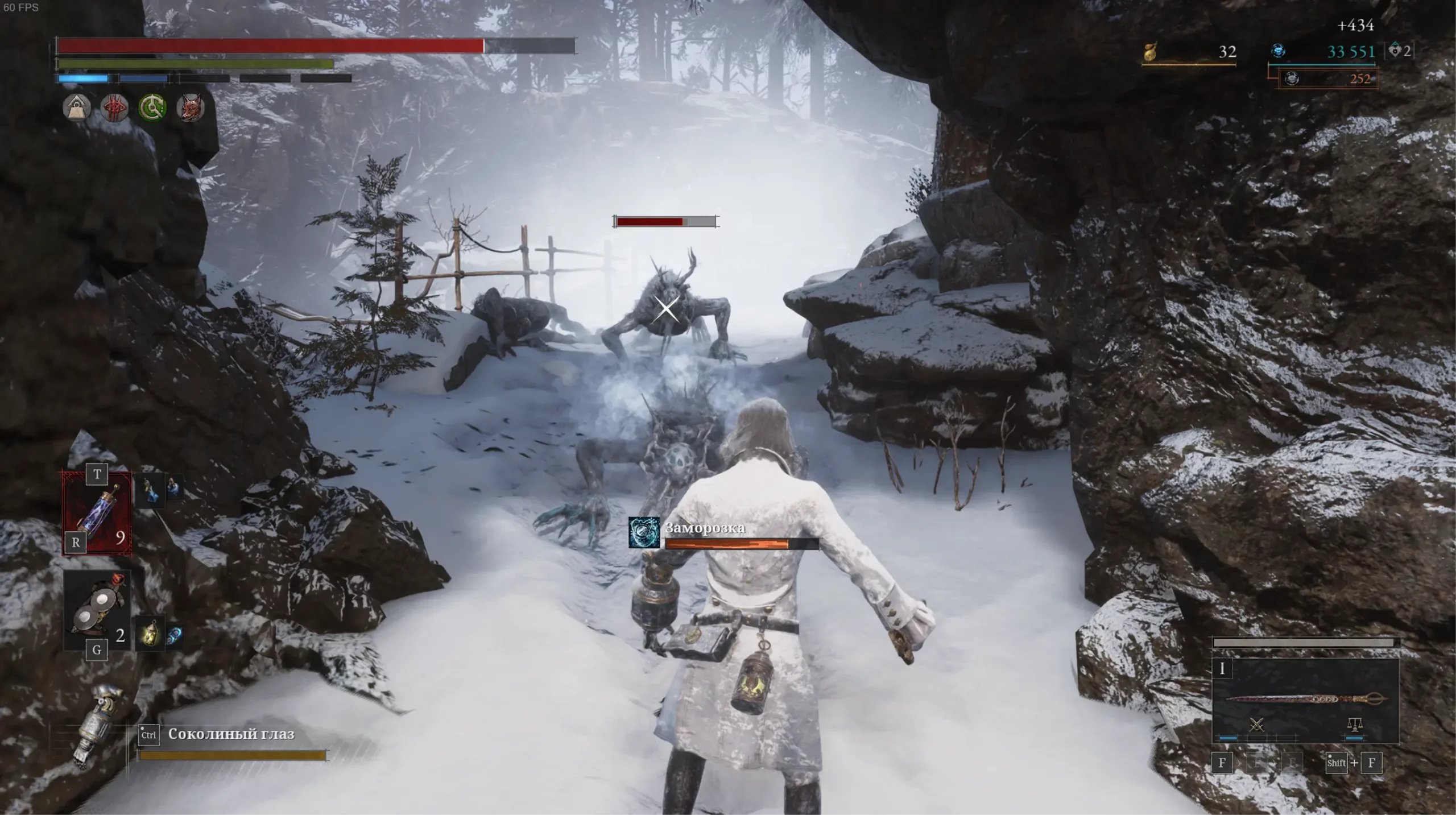1456x815 pixels.
Task: Click the blue Ergo currency icon
Action: coord(1278,51)
